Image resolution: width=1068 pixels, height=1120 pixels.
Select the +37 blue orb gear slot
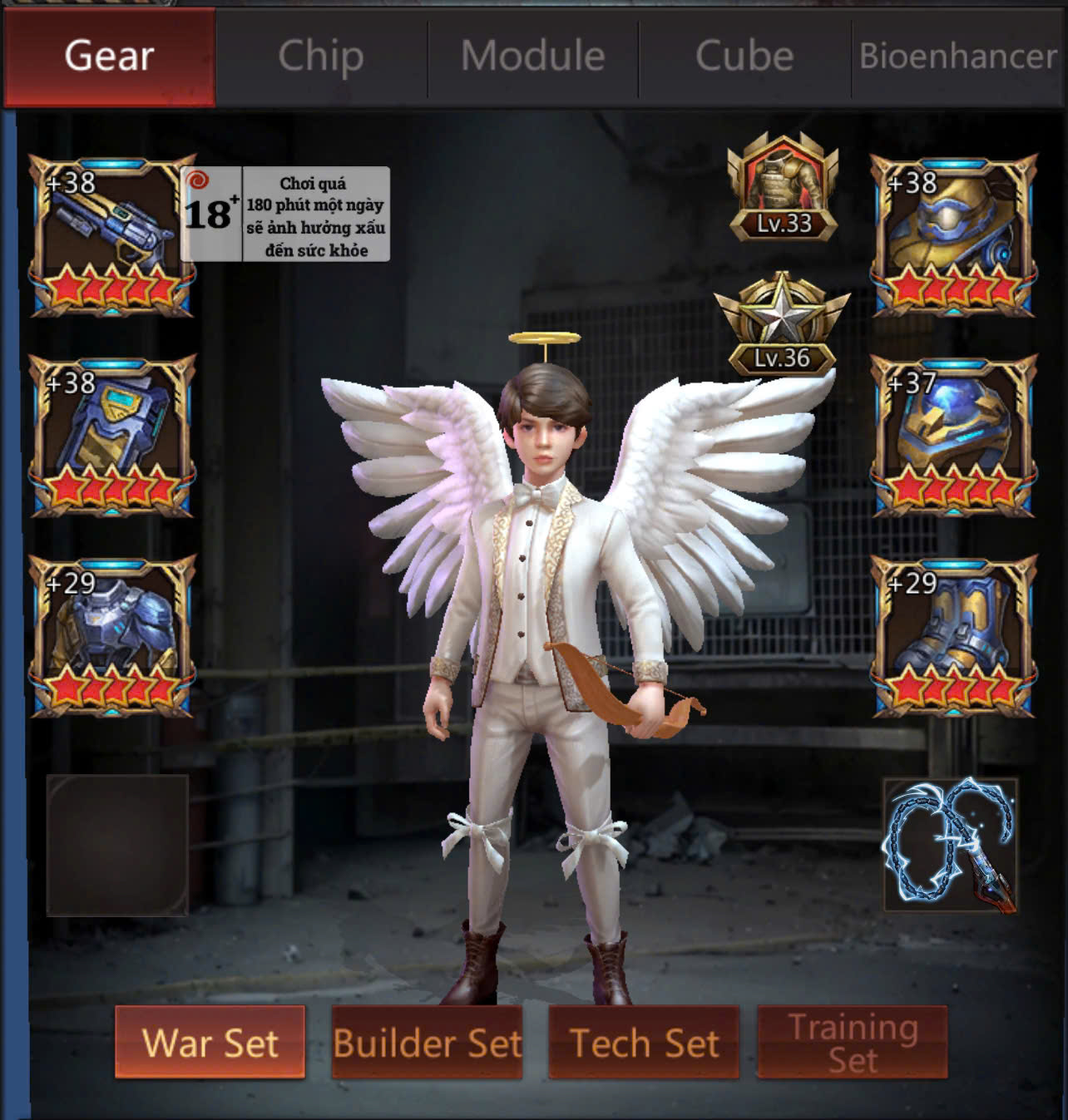953,436
